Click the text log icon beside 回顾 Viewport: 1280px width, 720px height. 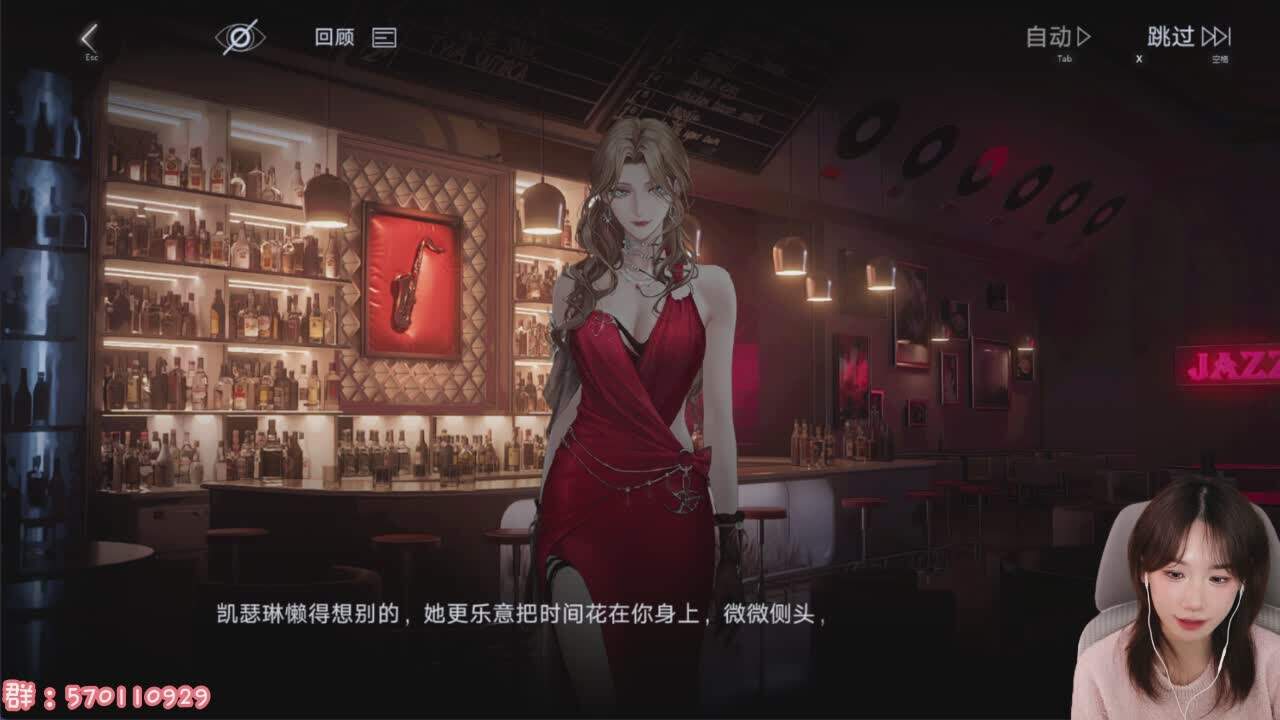383,38
